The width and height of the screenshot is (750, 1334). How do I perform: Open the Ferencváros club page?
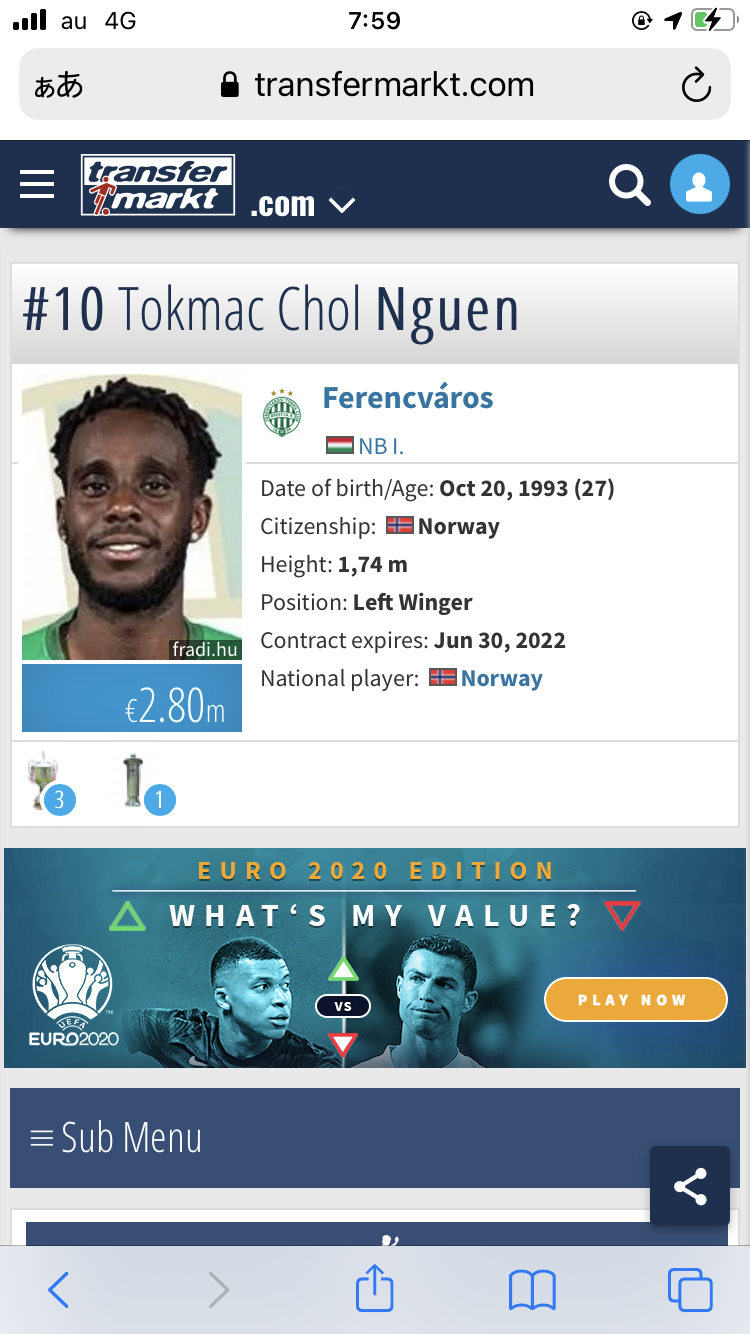(x=407, y=398)
